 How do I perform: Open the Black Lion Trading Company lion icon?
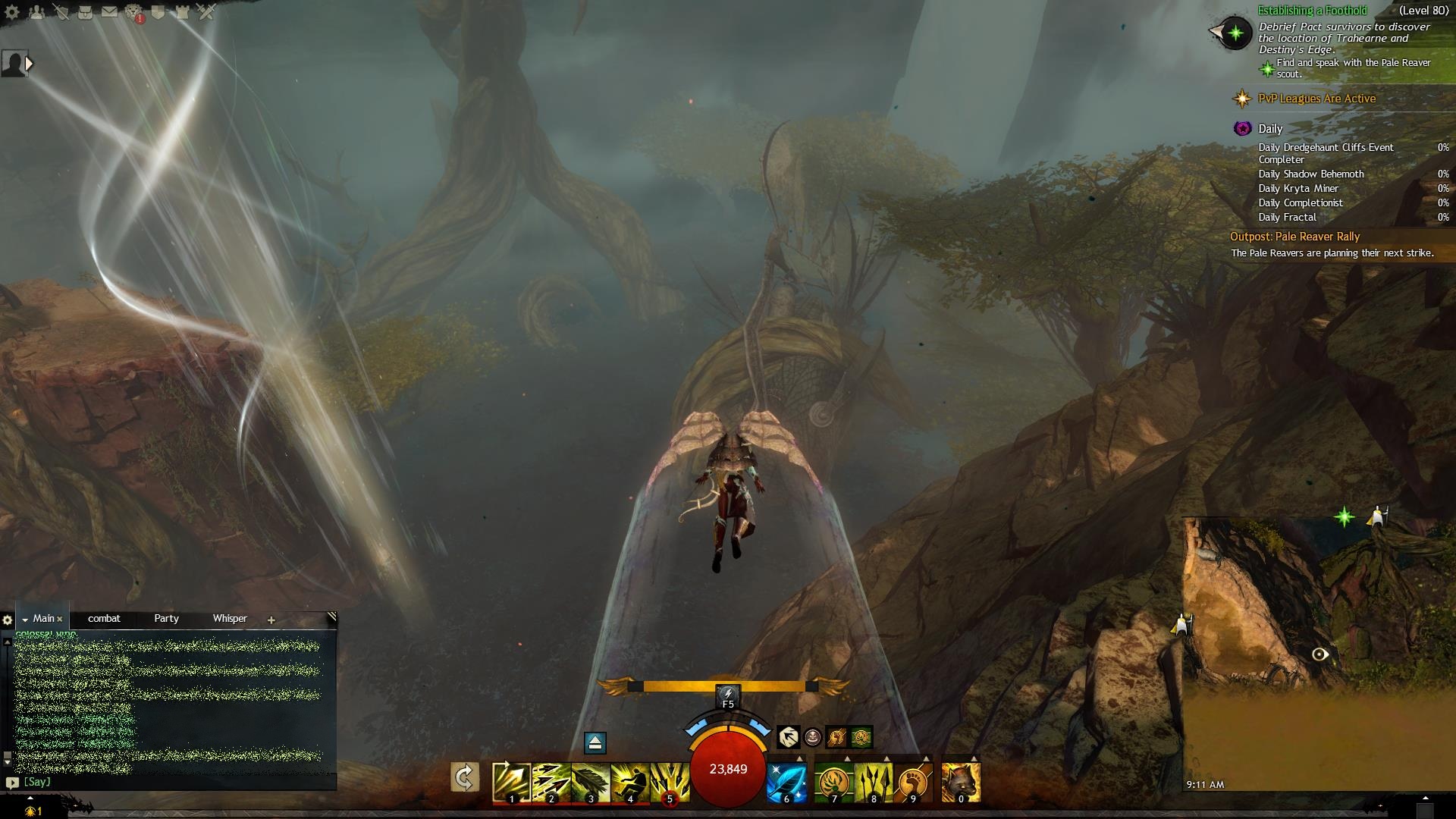pos(133,12)
